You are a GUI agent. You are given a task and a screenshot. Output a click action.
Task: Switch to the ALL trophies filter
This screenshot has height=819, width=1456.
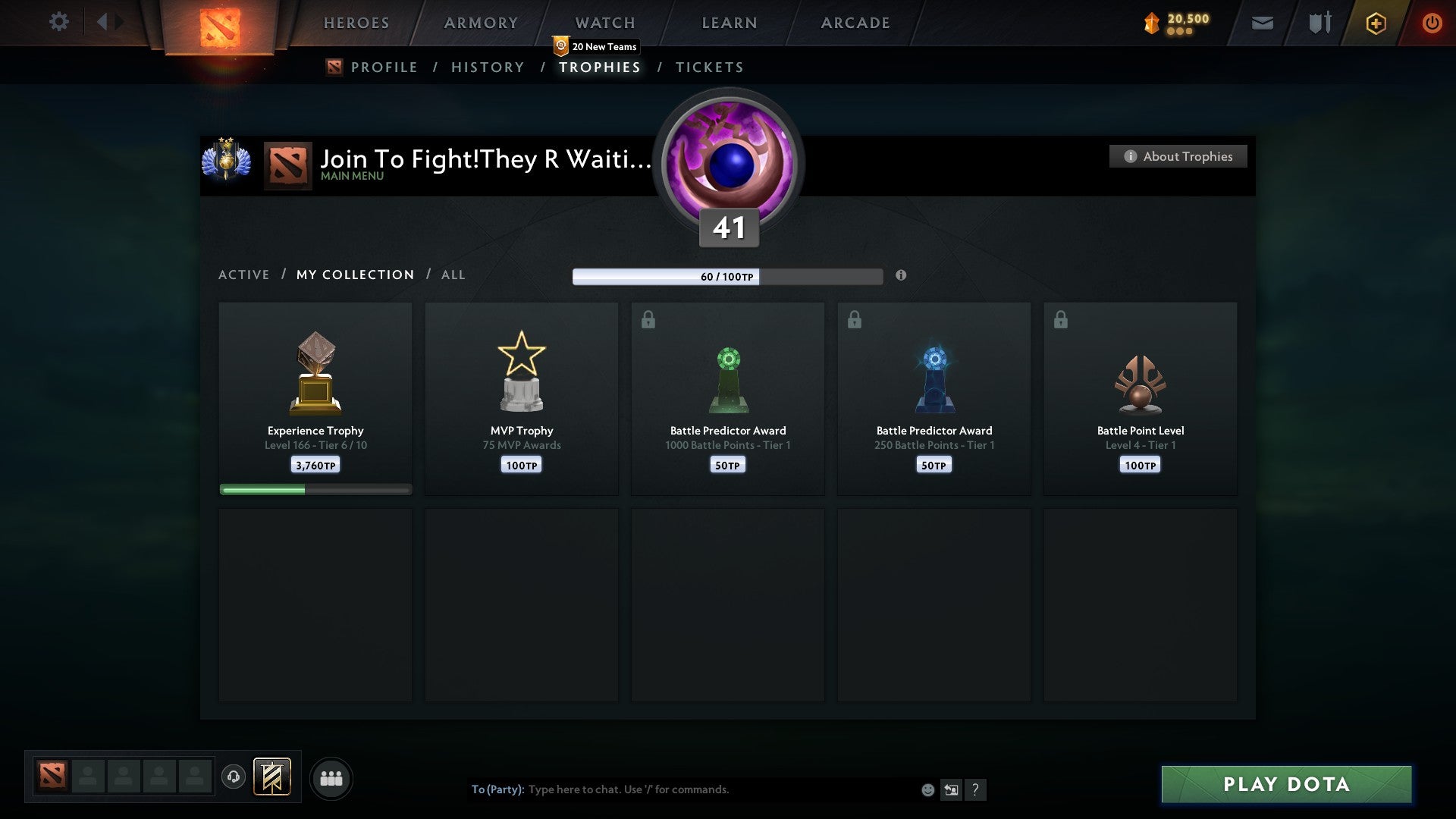453,275
